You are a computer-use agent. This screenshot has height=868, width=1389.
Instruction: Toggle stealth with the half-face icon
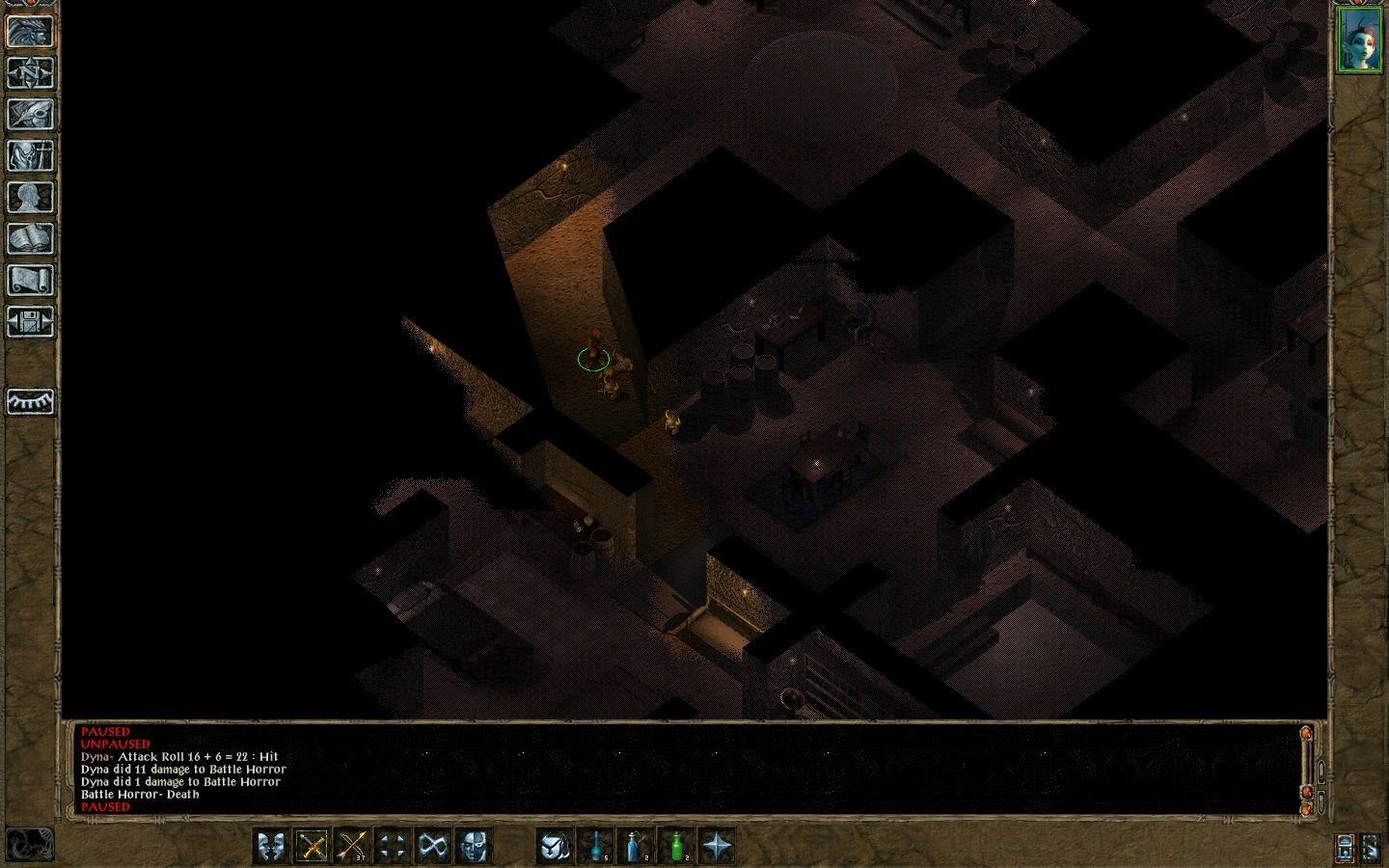coord(474,847)
